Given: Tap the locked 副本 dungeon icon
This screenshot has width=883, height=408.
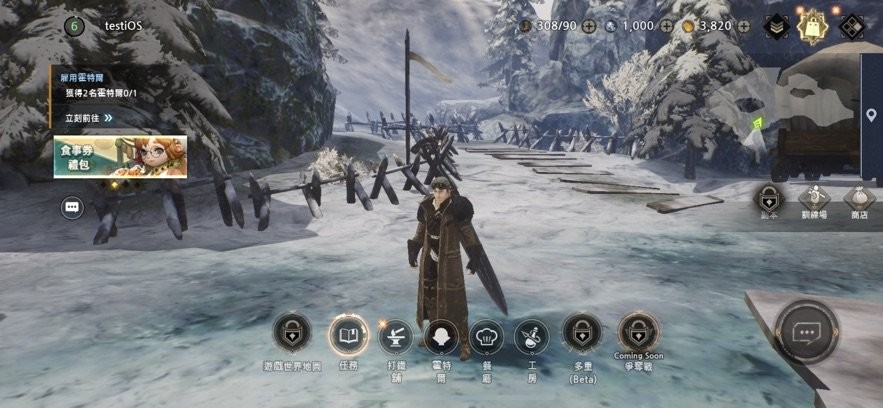Looking at the screenshot, I should pyautogui.click(x=769, y=197).
